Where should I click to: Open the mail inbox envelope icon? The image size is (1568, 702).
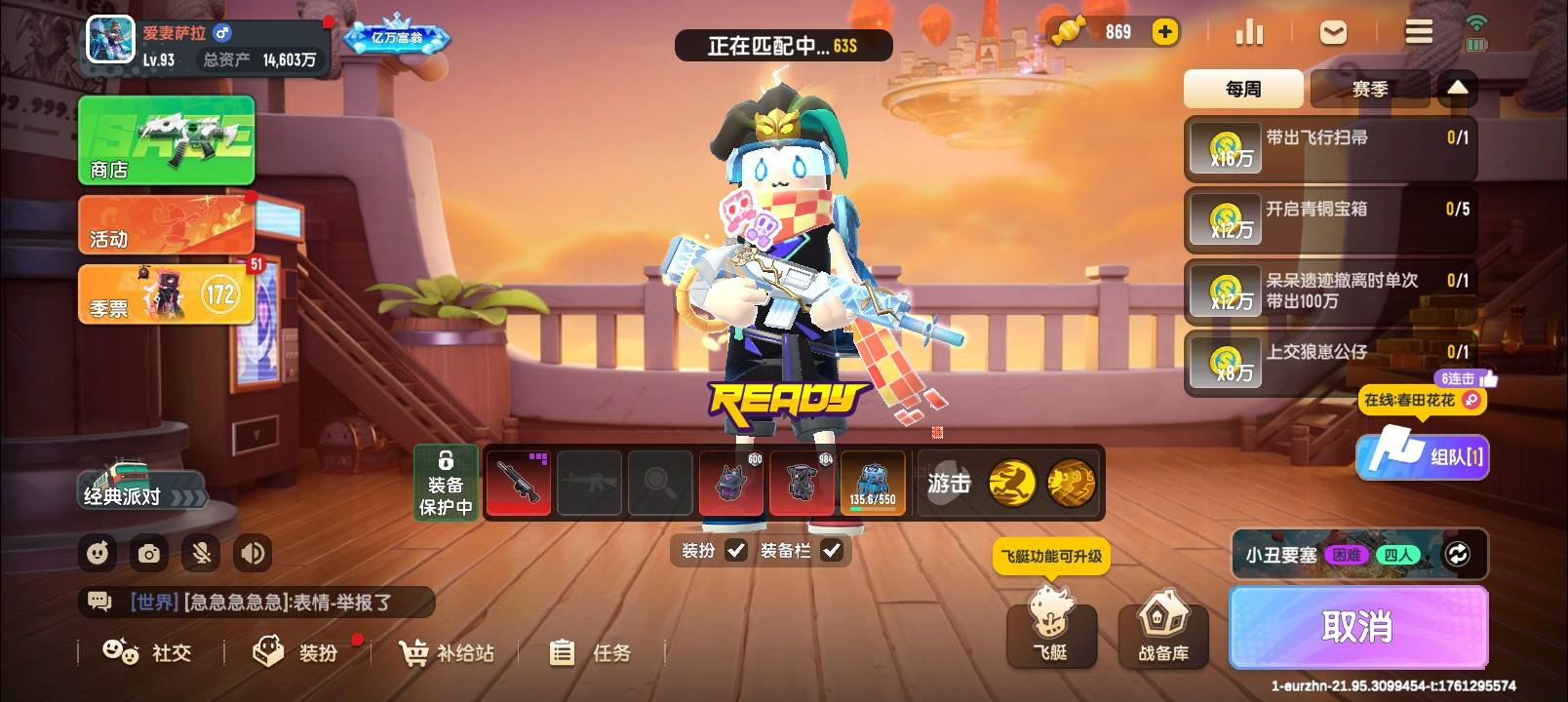point(1332,32)
